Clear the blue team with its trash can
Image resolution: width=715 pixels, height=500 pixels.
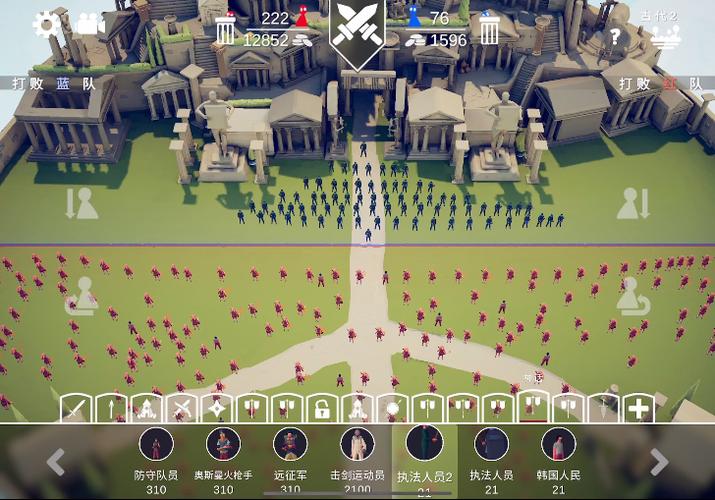489,30
